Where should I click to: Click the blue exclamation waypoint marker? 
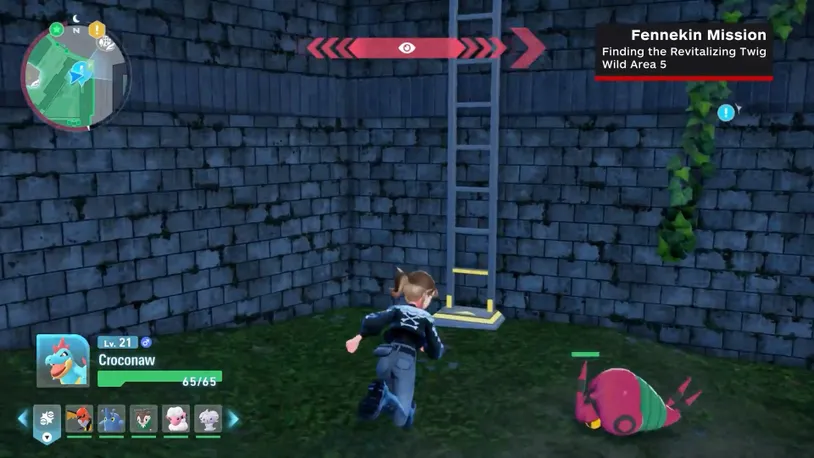click(726, 113)
